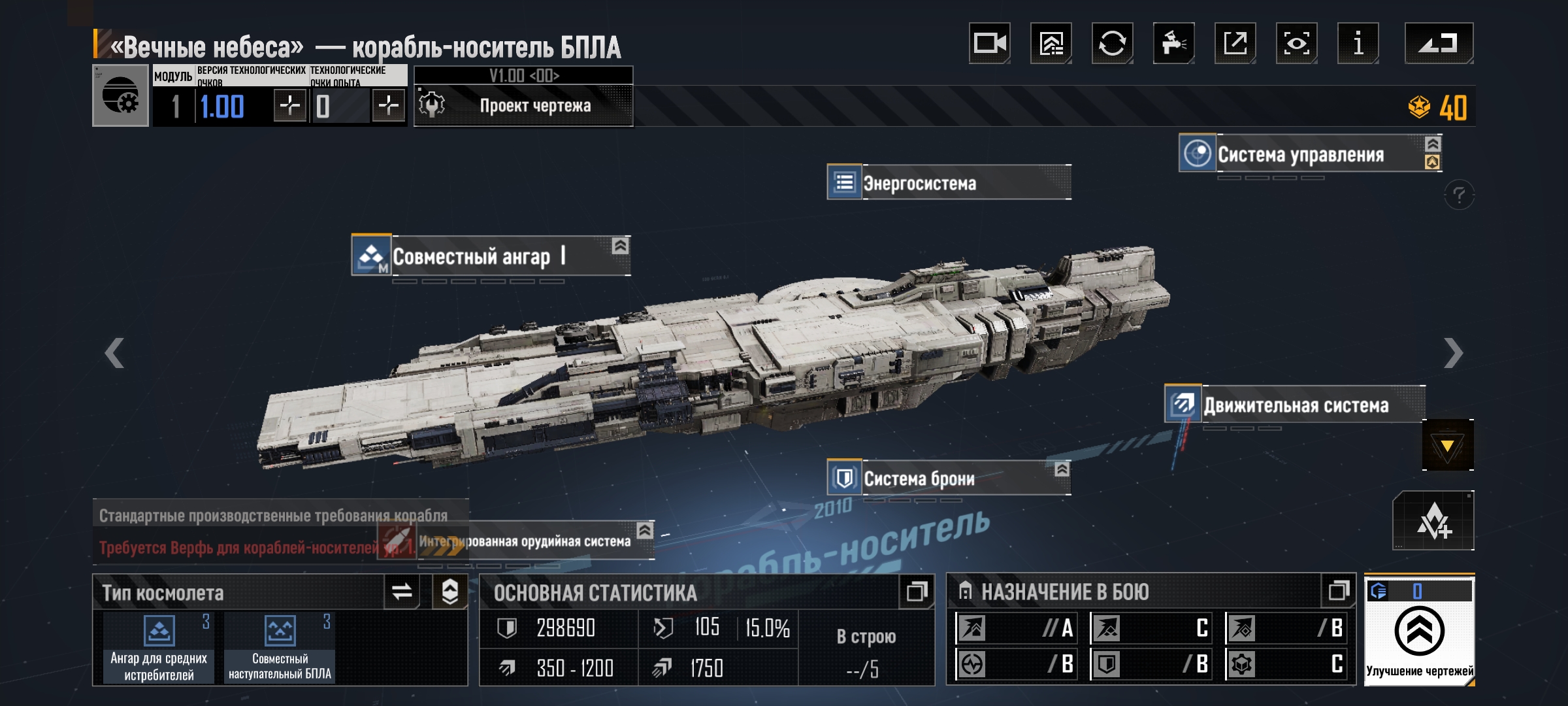Select the Движительная система module
The height and width of the screenshot is (706, 1568).
coord(1295,405)
